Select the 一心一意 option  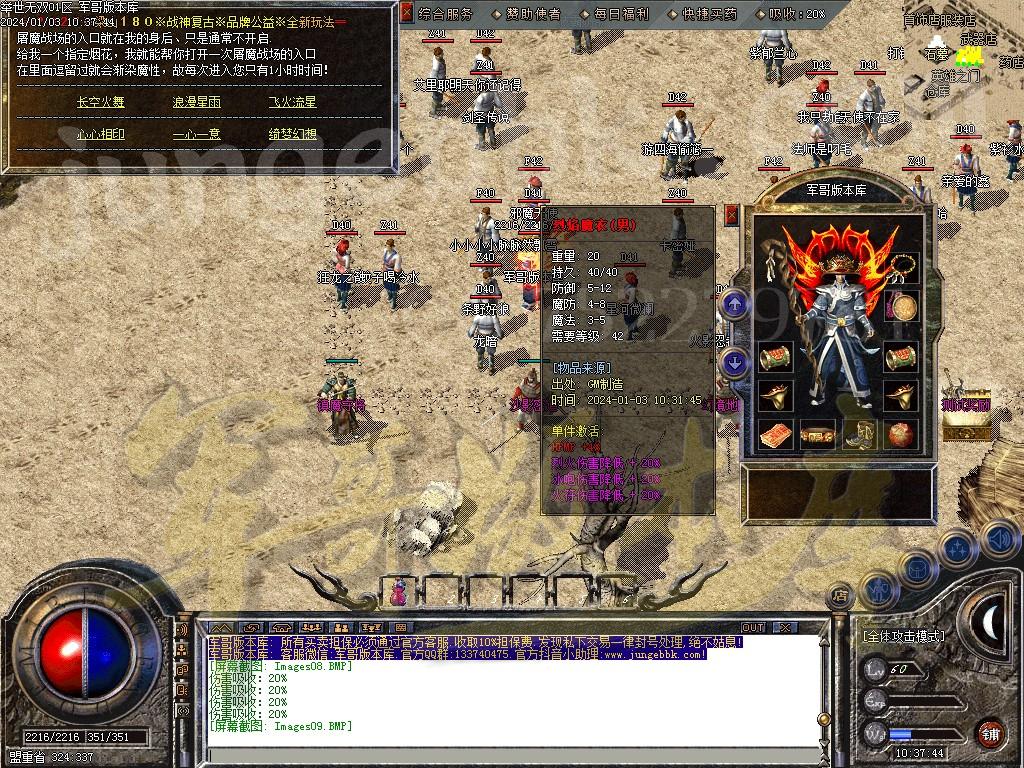coord(196,134)
